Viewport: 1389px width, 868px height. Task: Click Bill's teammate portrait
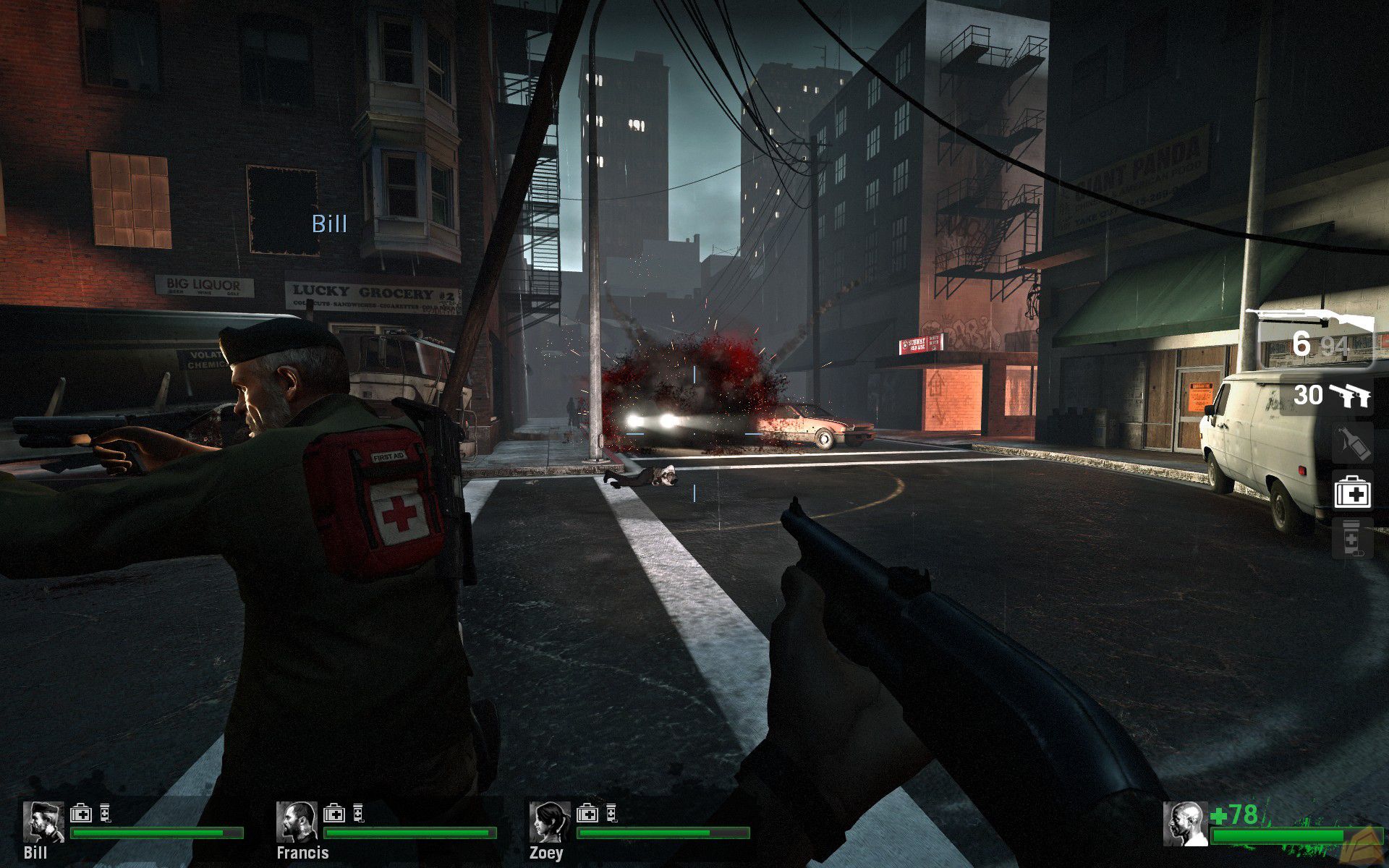pos(43,822)
